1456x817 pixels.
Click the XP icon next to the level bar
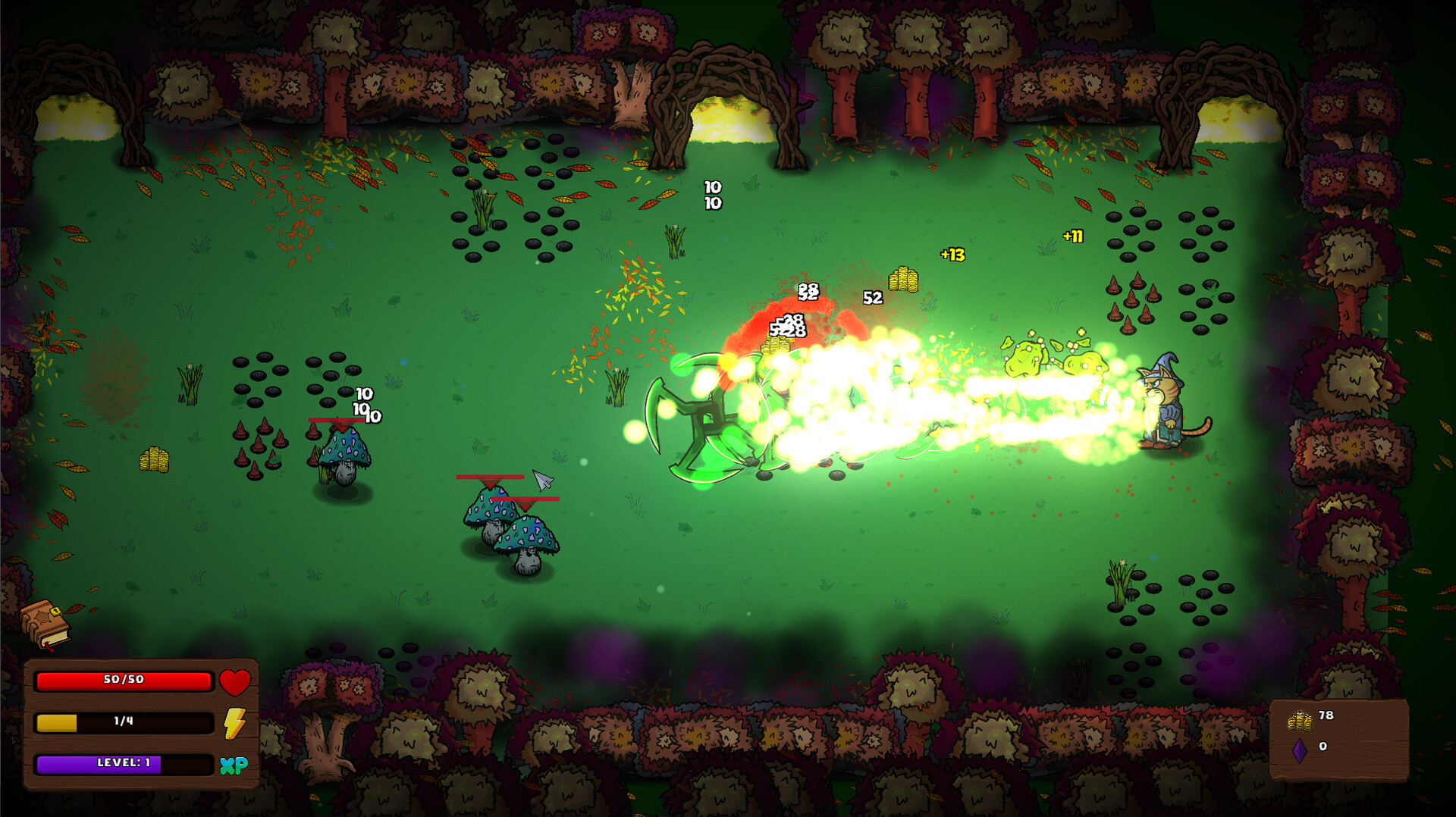[236, 765]
